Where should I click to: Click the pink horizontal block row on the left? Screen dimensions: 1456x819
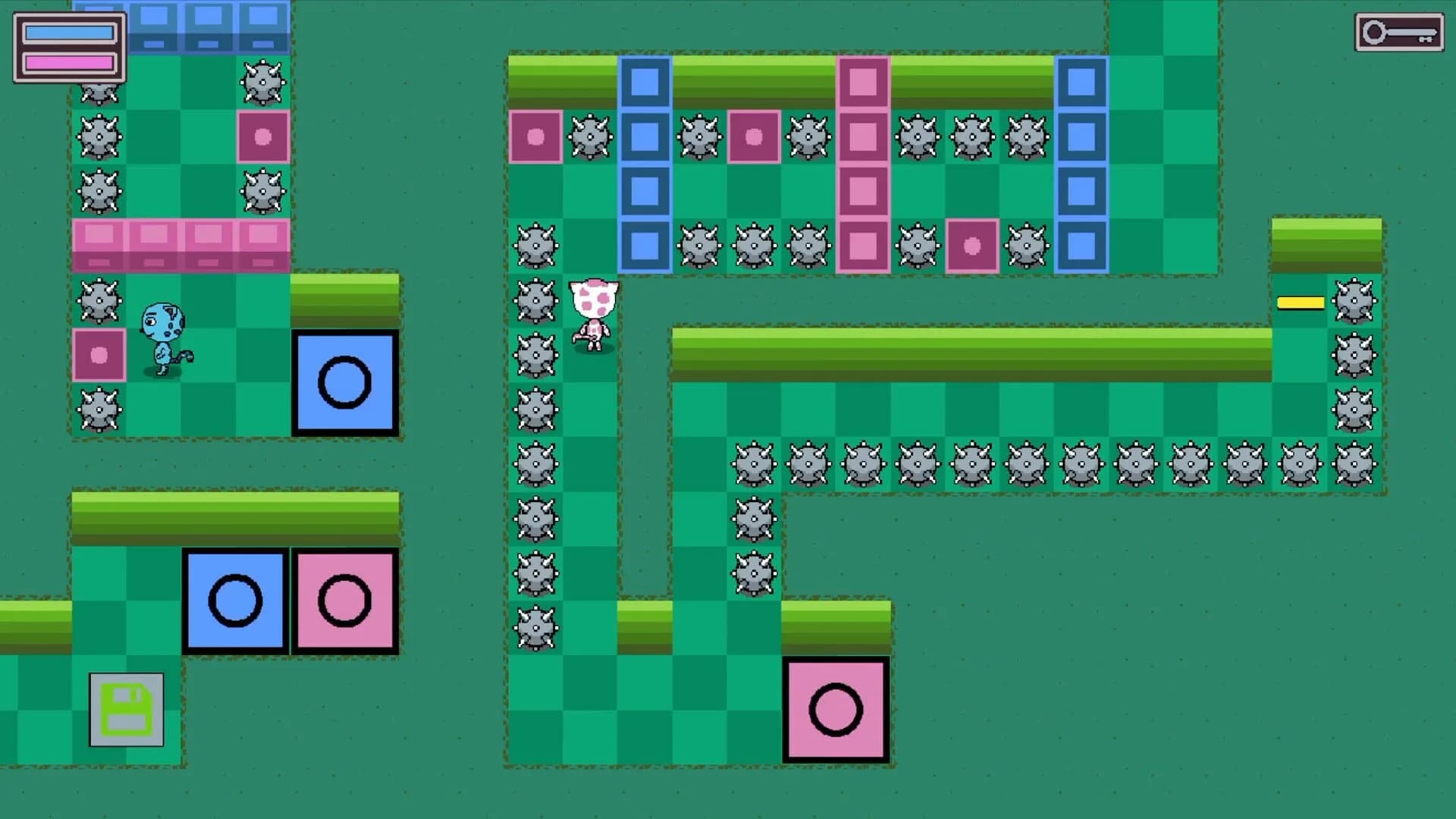180,244
